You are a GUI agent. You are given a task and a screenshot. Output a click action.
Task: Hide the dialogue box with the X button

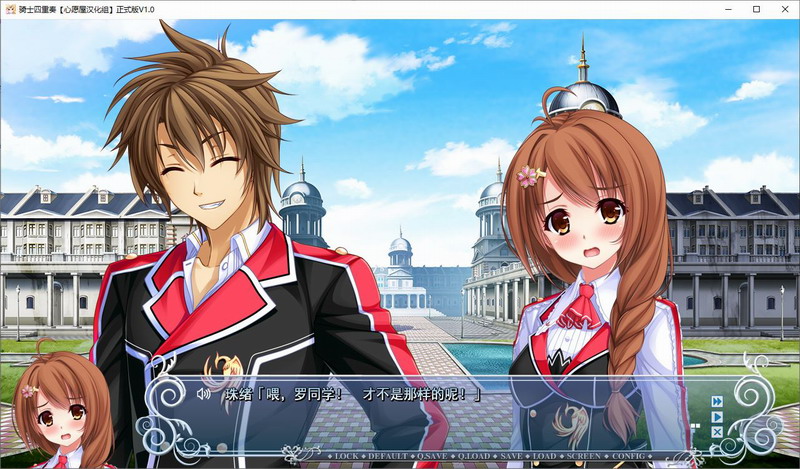(x=717, y=432)
